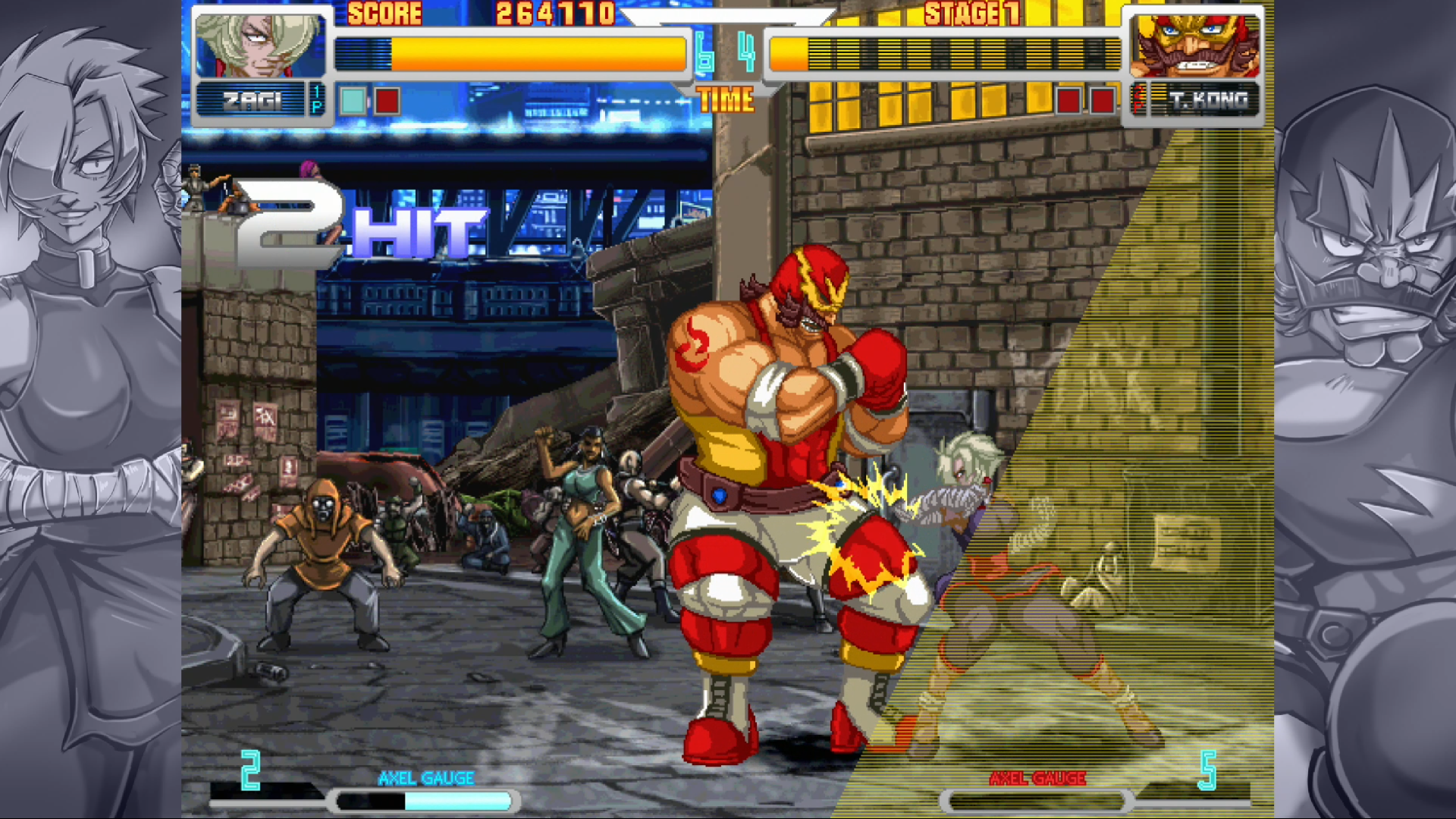Click Zagi's character portrait
The width and height of the screenshot is (1456, 819).
[x=259, y=45]
